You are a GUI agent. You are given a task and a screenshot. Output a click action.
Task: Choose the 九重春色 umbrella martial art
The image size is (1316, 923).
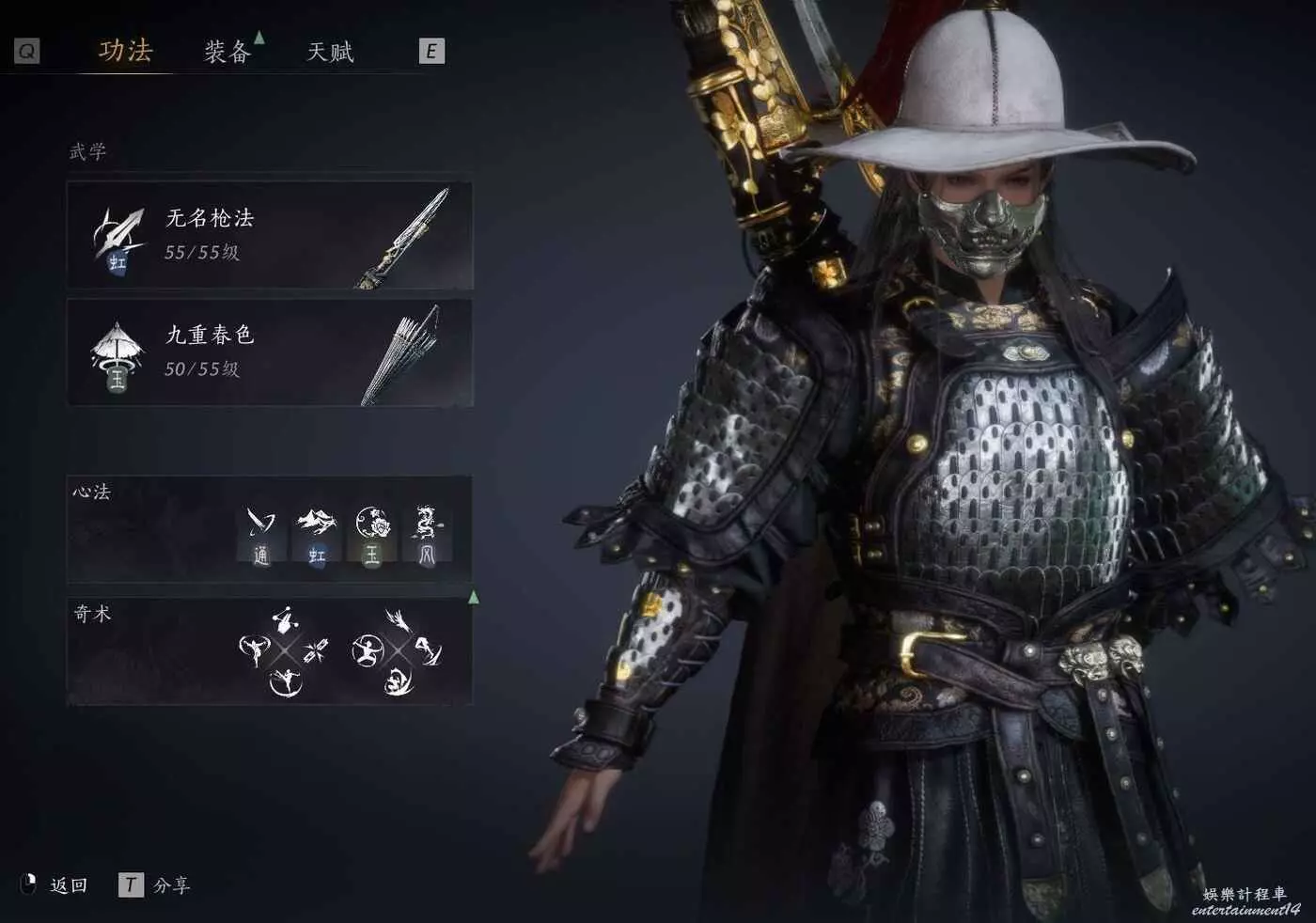(270, 352)
